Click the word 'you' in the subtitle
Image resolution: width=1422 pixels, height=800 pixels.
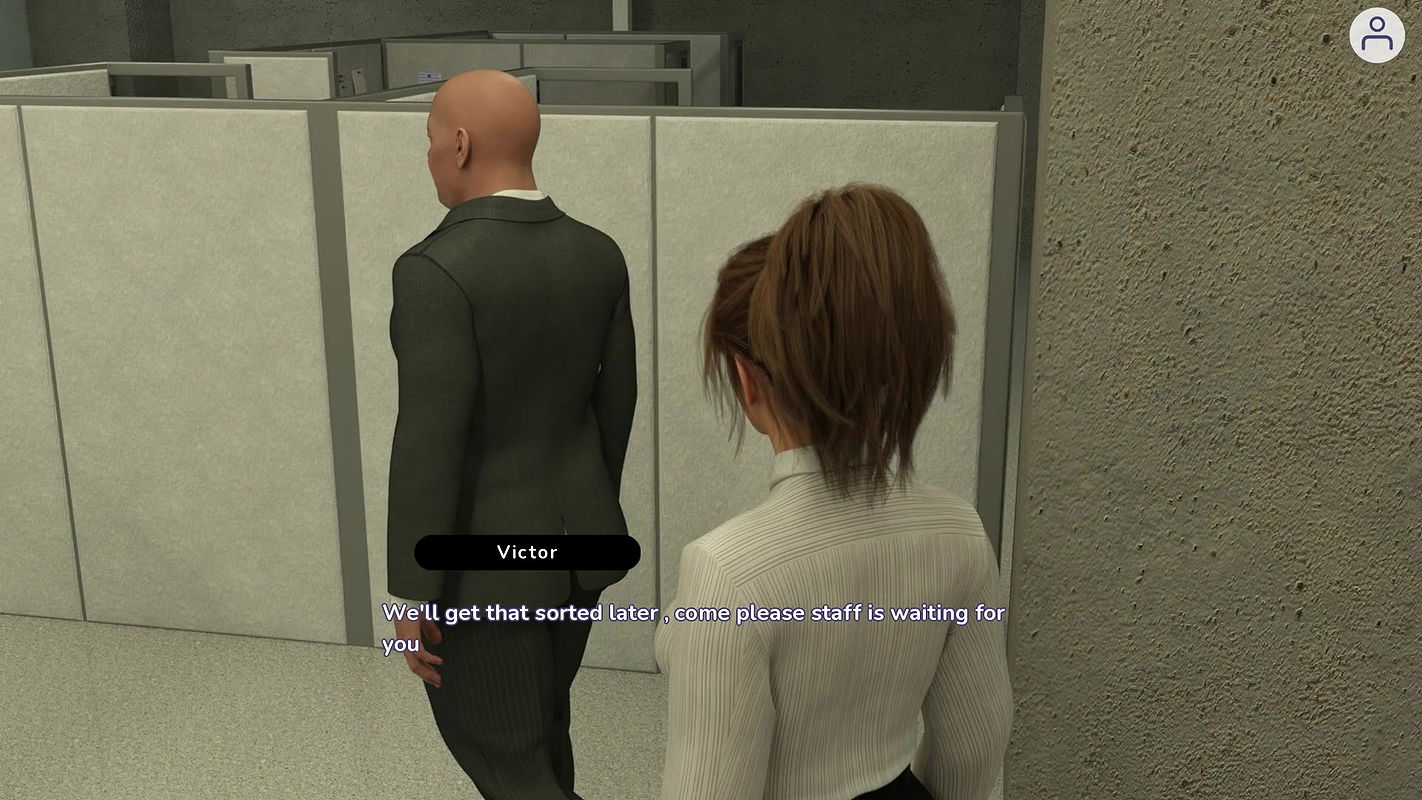pyautogui.click(x=399, y=644)
